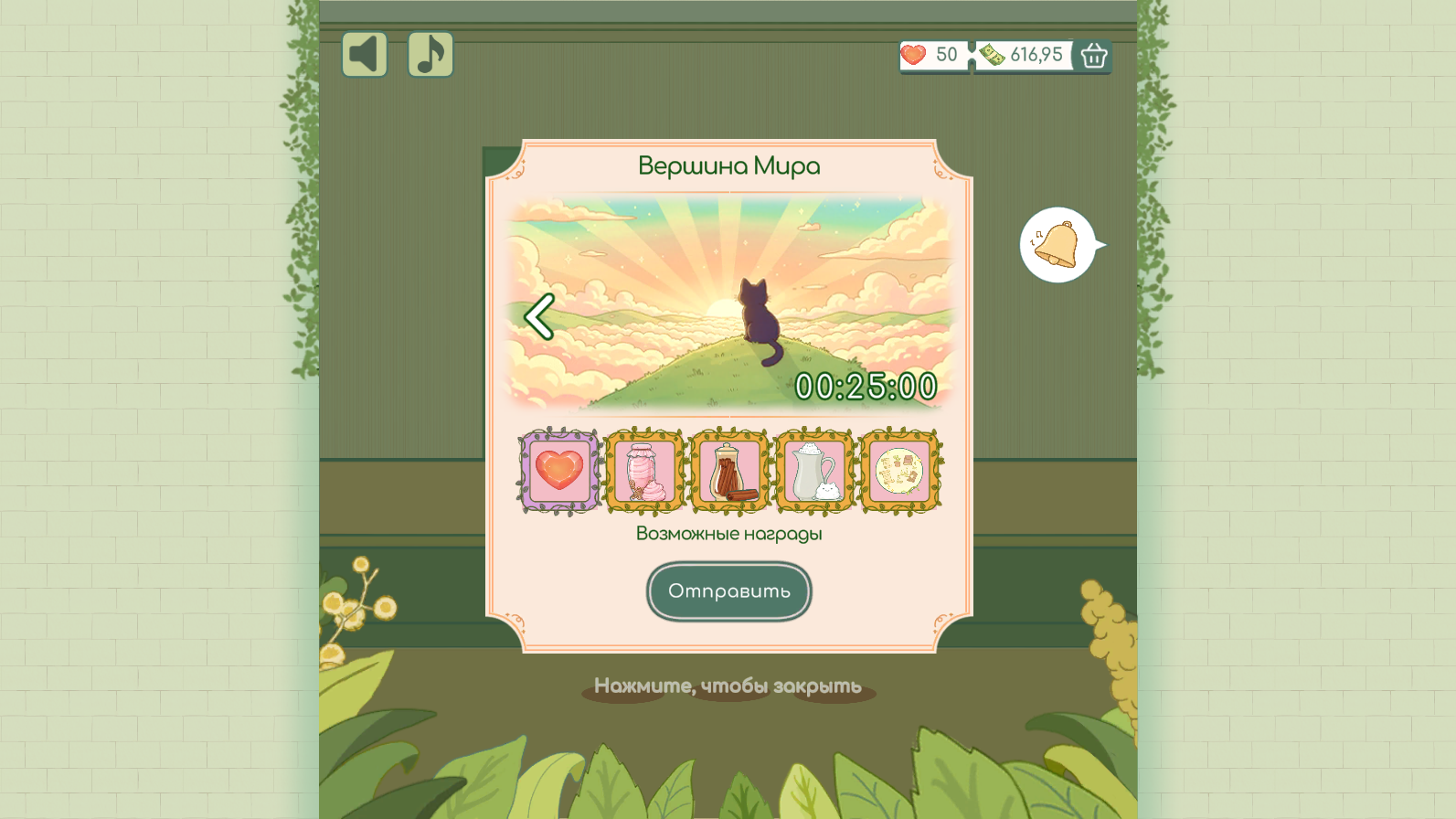Toggle the music note button
The width and height of the screenshot is (1456, 819).
coord(430,54)
